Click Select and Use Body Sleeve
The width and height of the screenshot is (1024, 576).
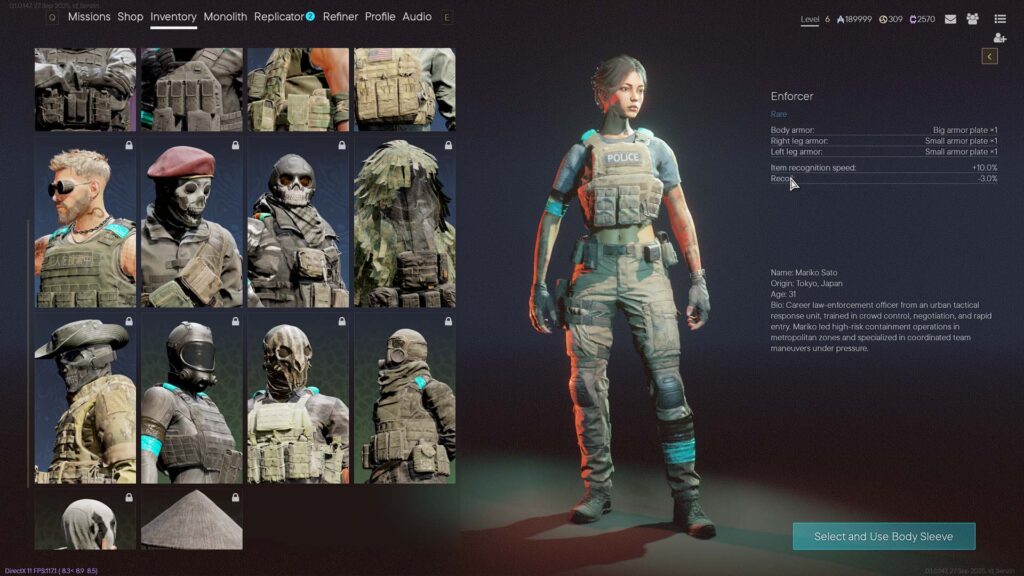point(883,536)
